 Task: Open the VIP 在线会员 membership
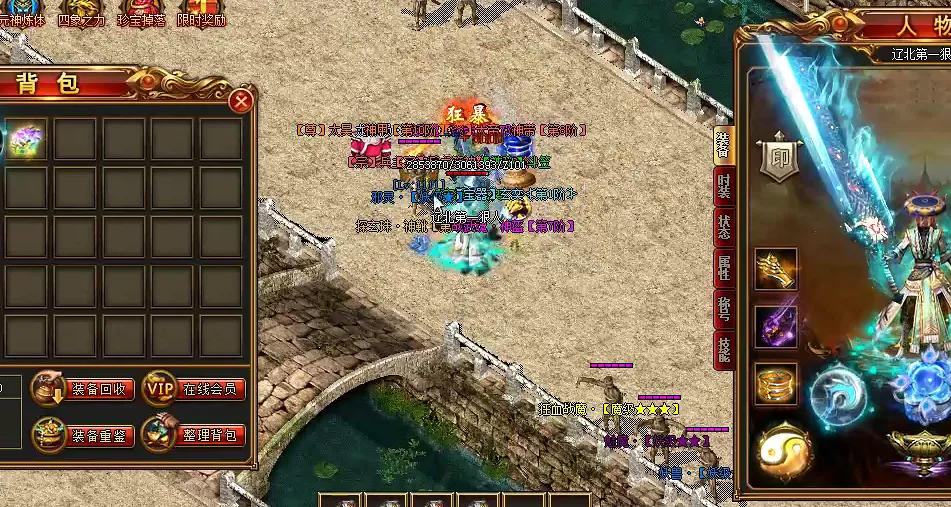click(x=195, y=389)
